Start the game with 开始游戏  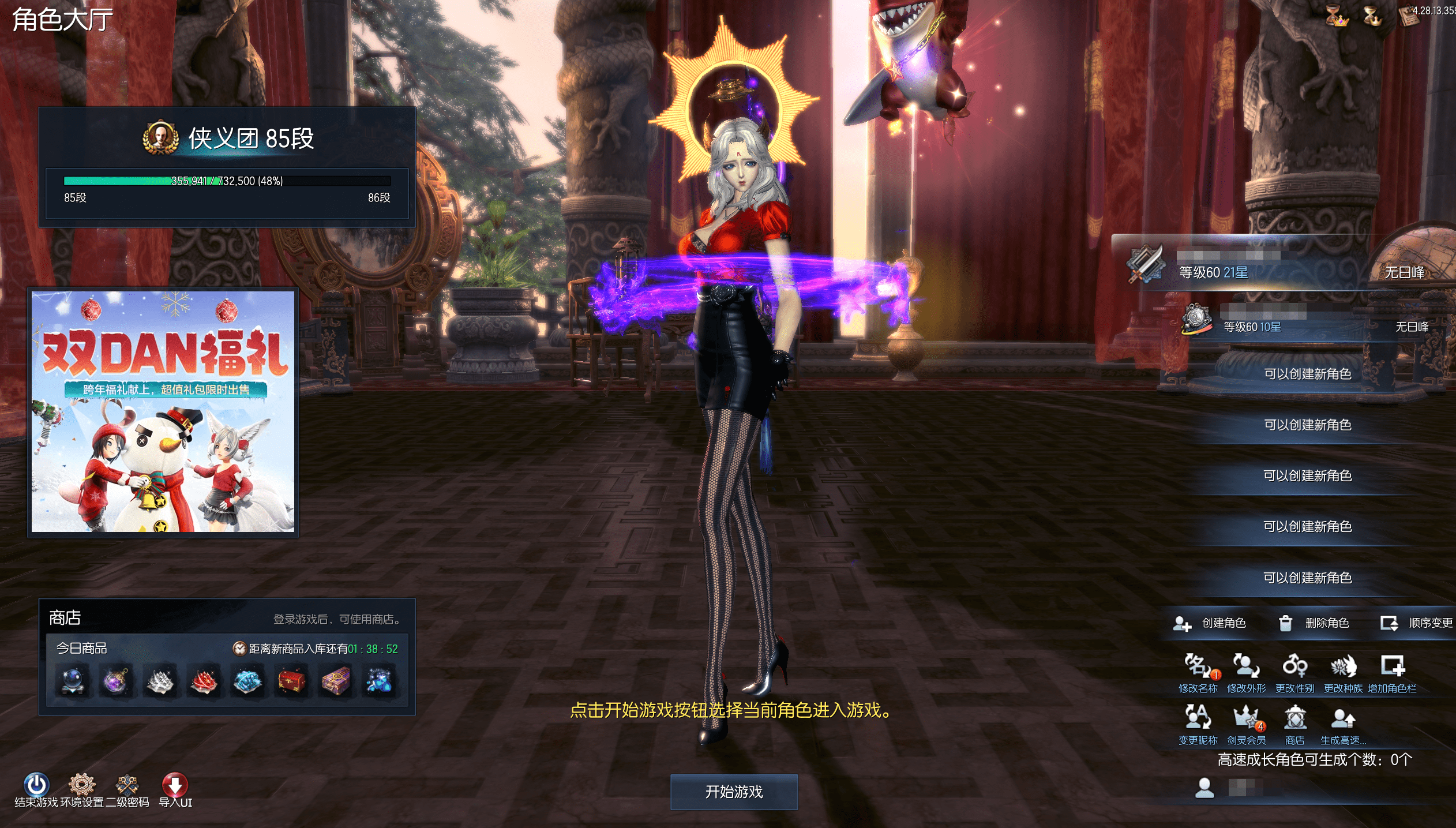coord(734,792)
